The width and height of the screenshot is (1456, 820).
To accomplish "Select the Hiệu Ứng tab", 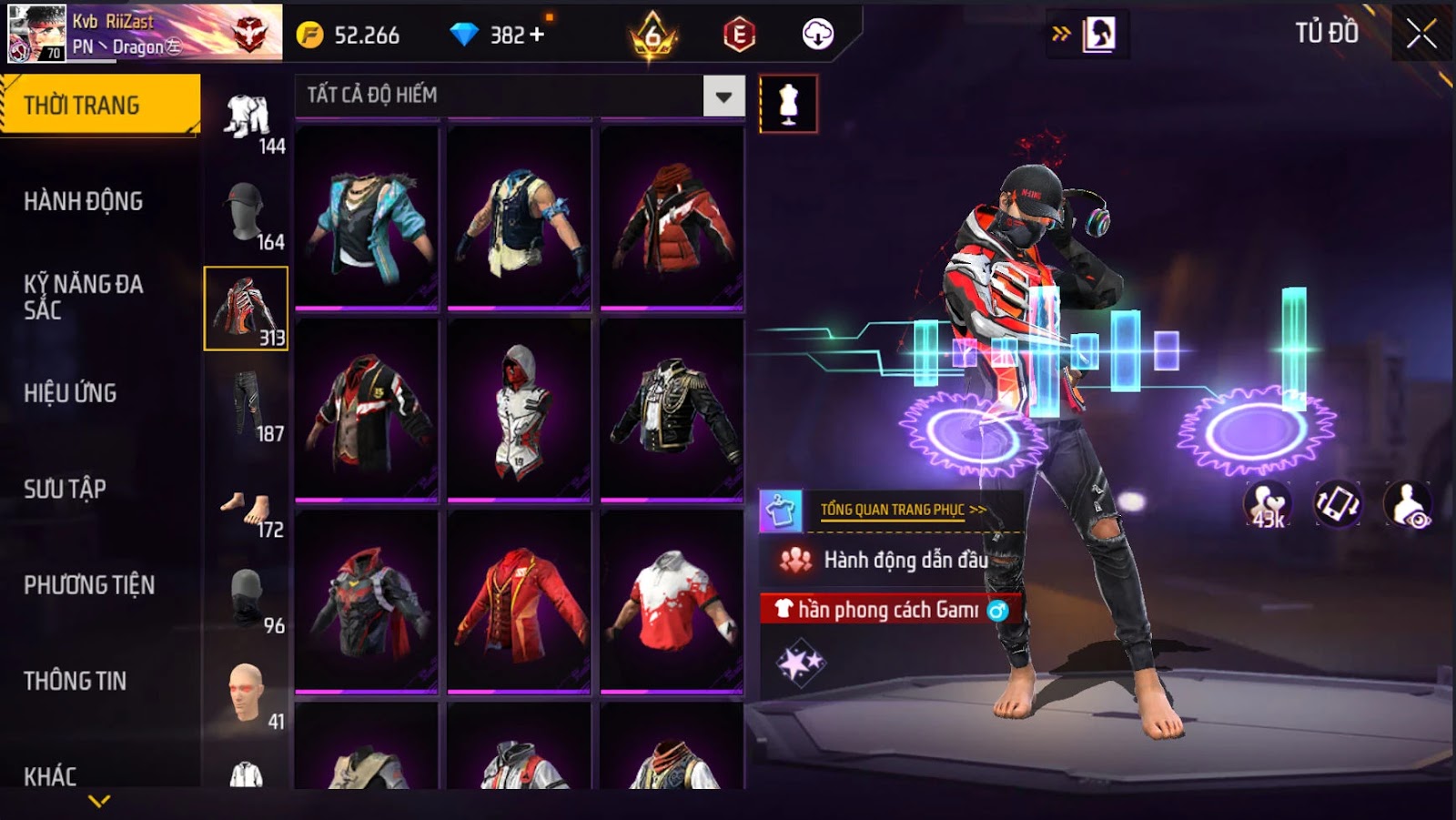I will coord(70,393).
